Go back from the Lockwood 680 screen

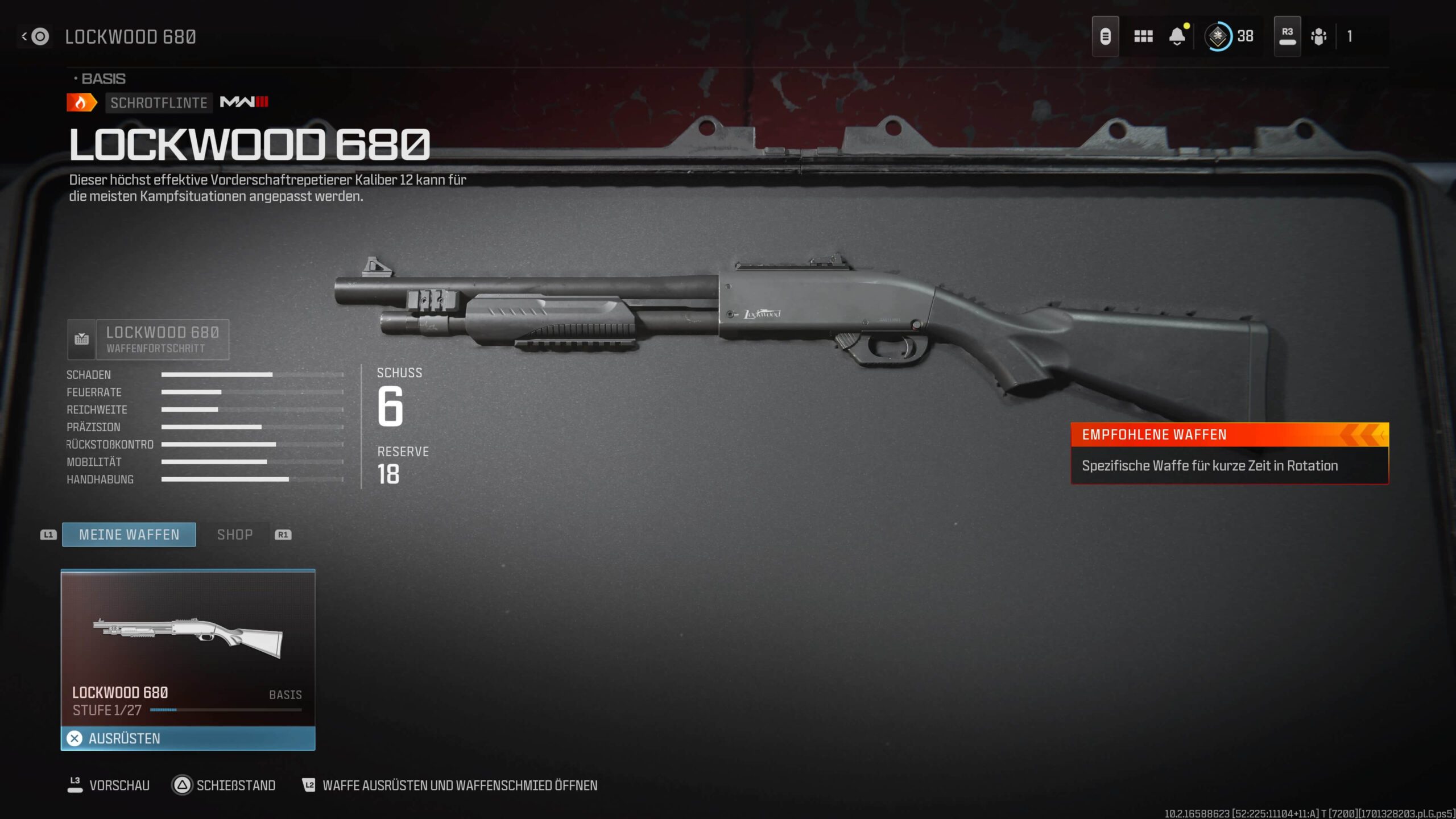[35, 37]
